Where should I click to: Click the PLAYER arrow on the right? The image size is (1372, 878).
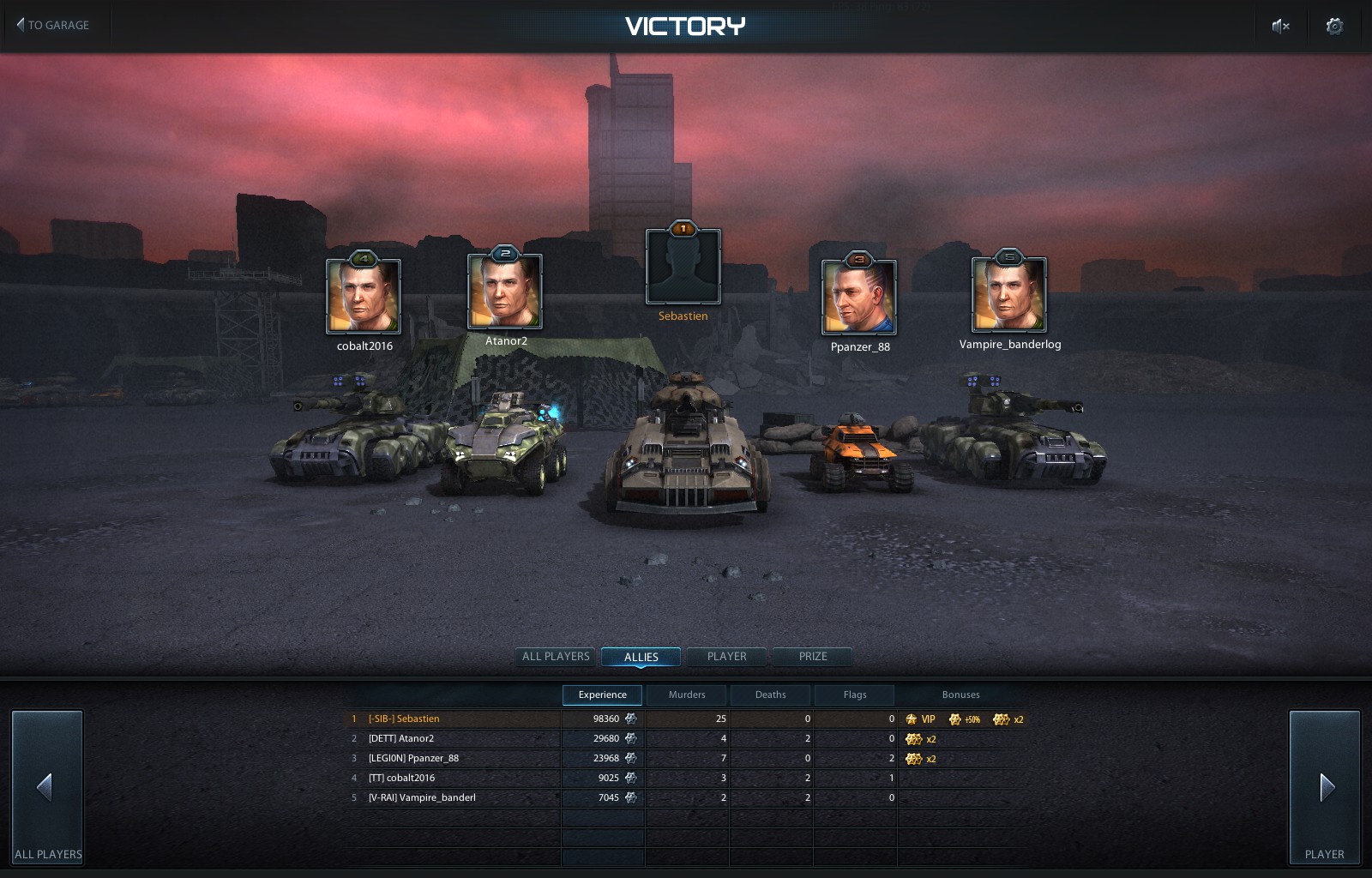[1326, 785]
